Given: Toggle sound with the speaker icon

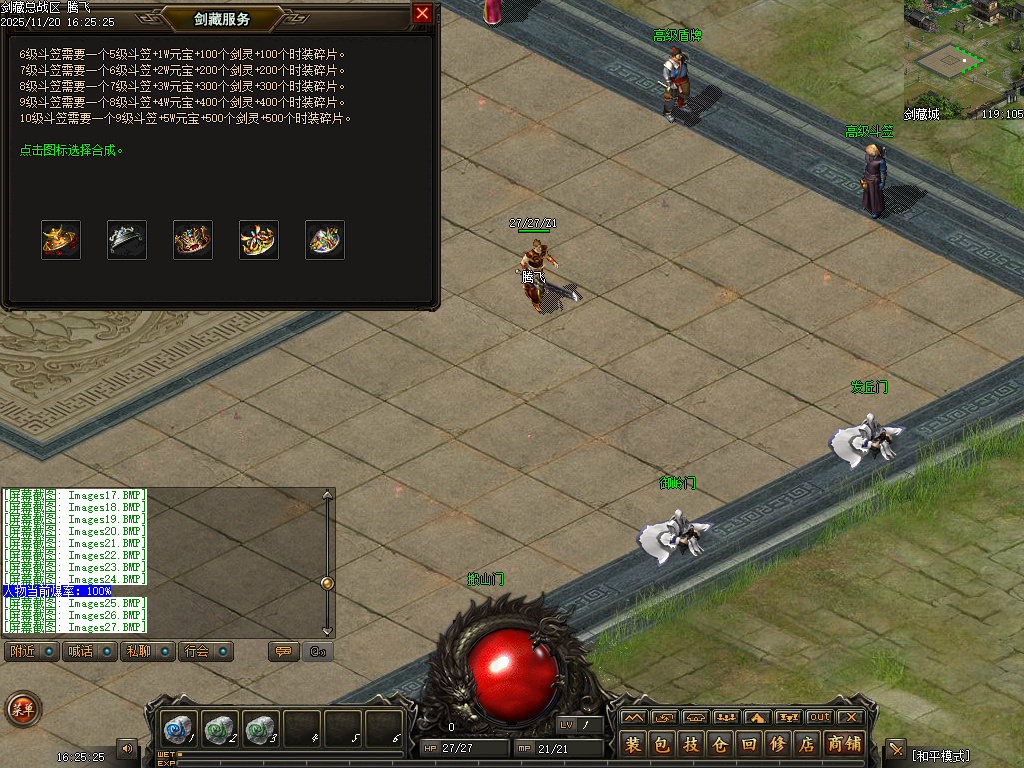Looking at the screenshot, I should click(127, 747).
